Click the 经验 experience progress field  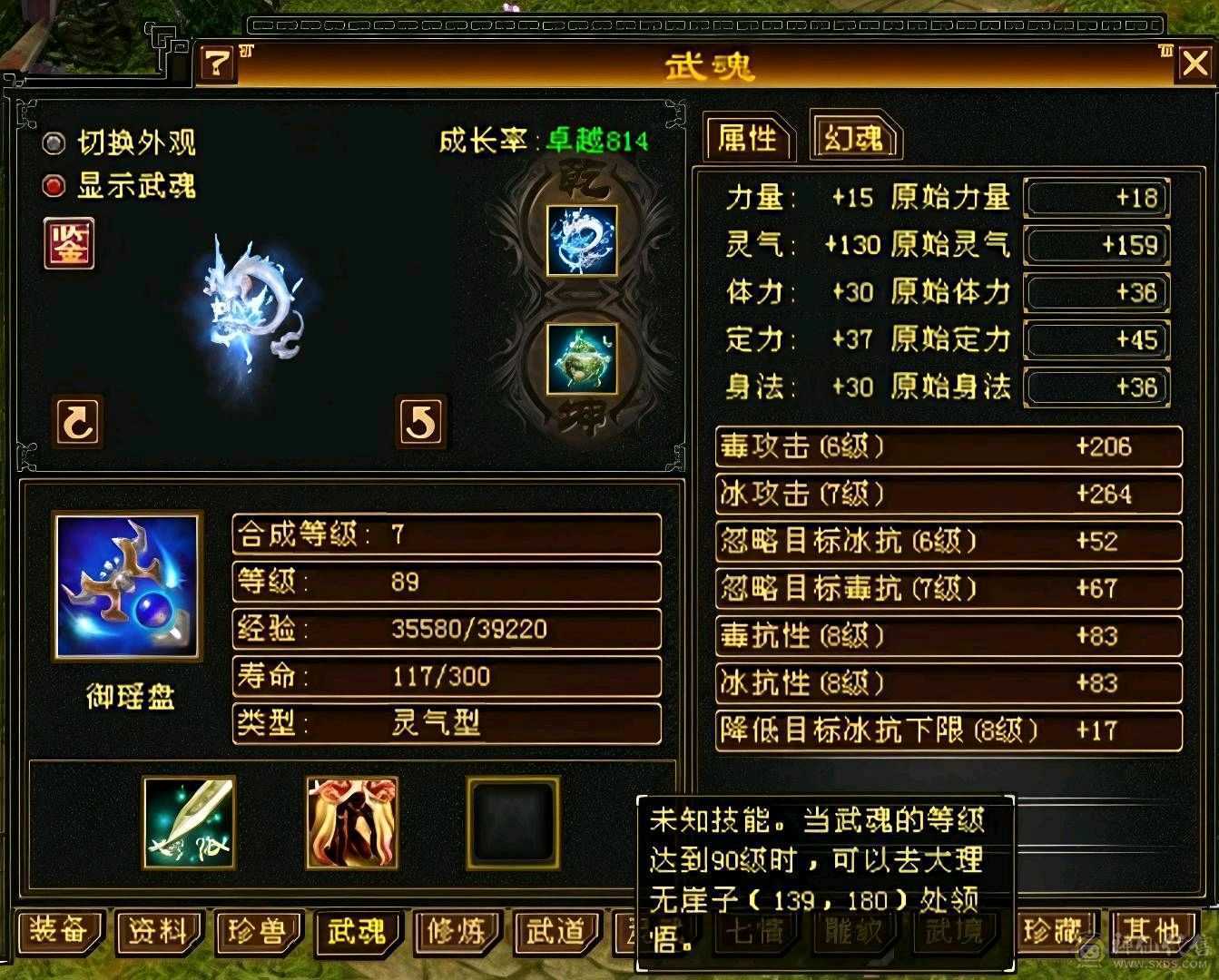(x=447, y=628)
